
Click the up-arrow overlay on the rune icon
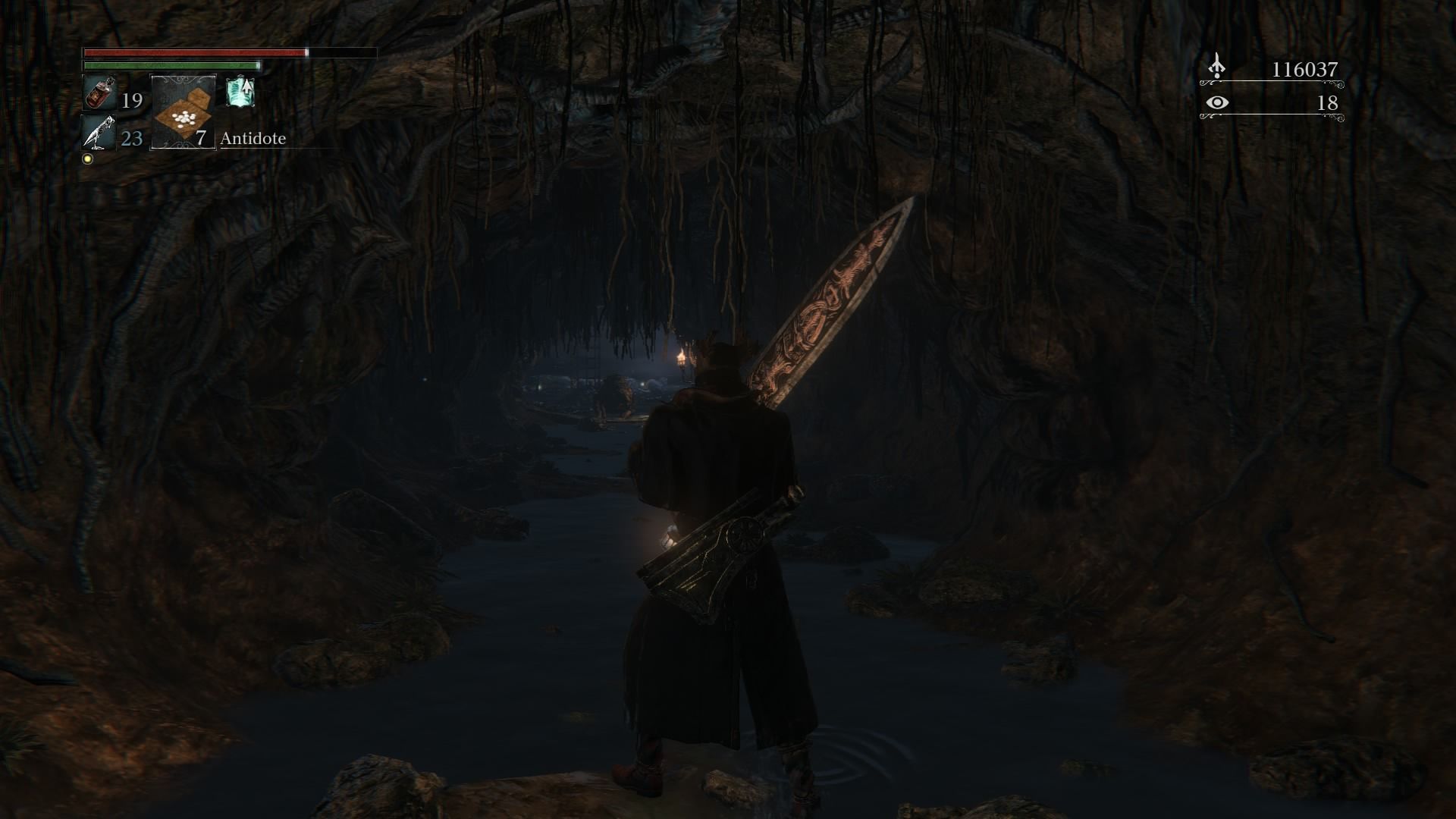point(246,85)
